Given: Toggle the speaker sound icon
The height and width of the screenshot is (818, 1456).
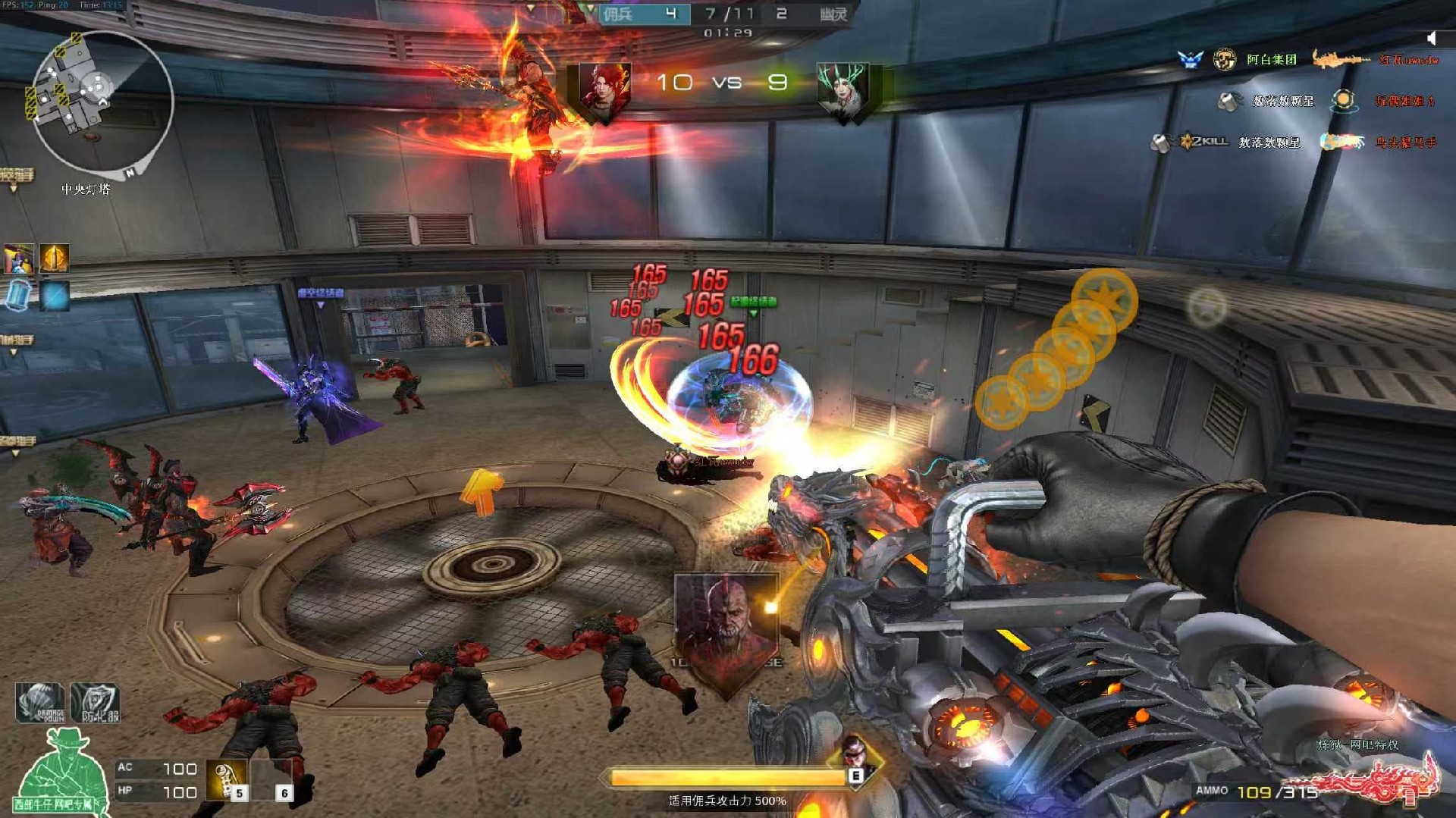Looking at the screenshot, I should (1431, 38).
